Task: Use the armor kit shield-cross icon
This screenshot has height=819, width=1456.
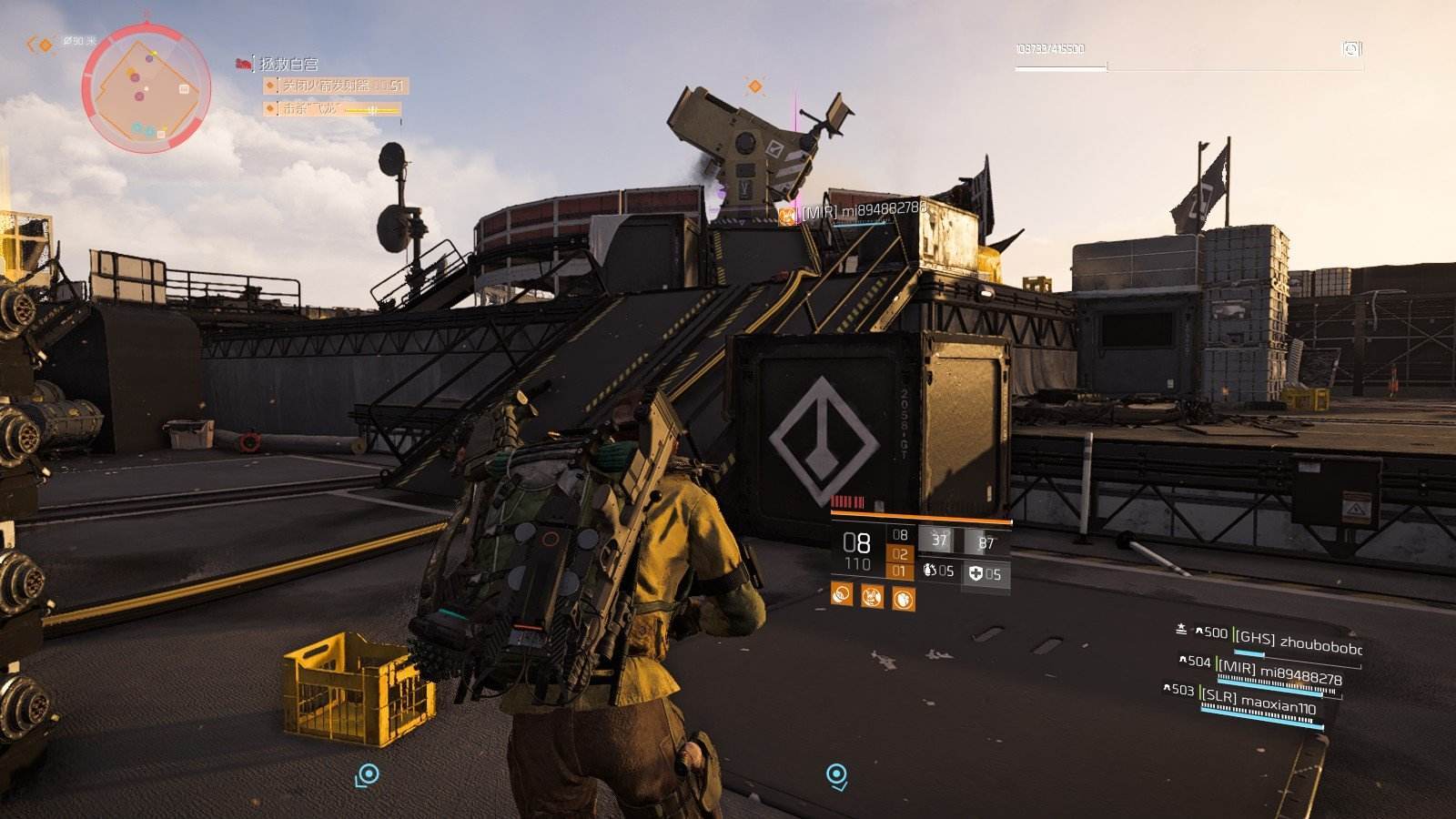Action: point(985,573)
